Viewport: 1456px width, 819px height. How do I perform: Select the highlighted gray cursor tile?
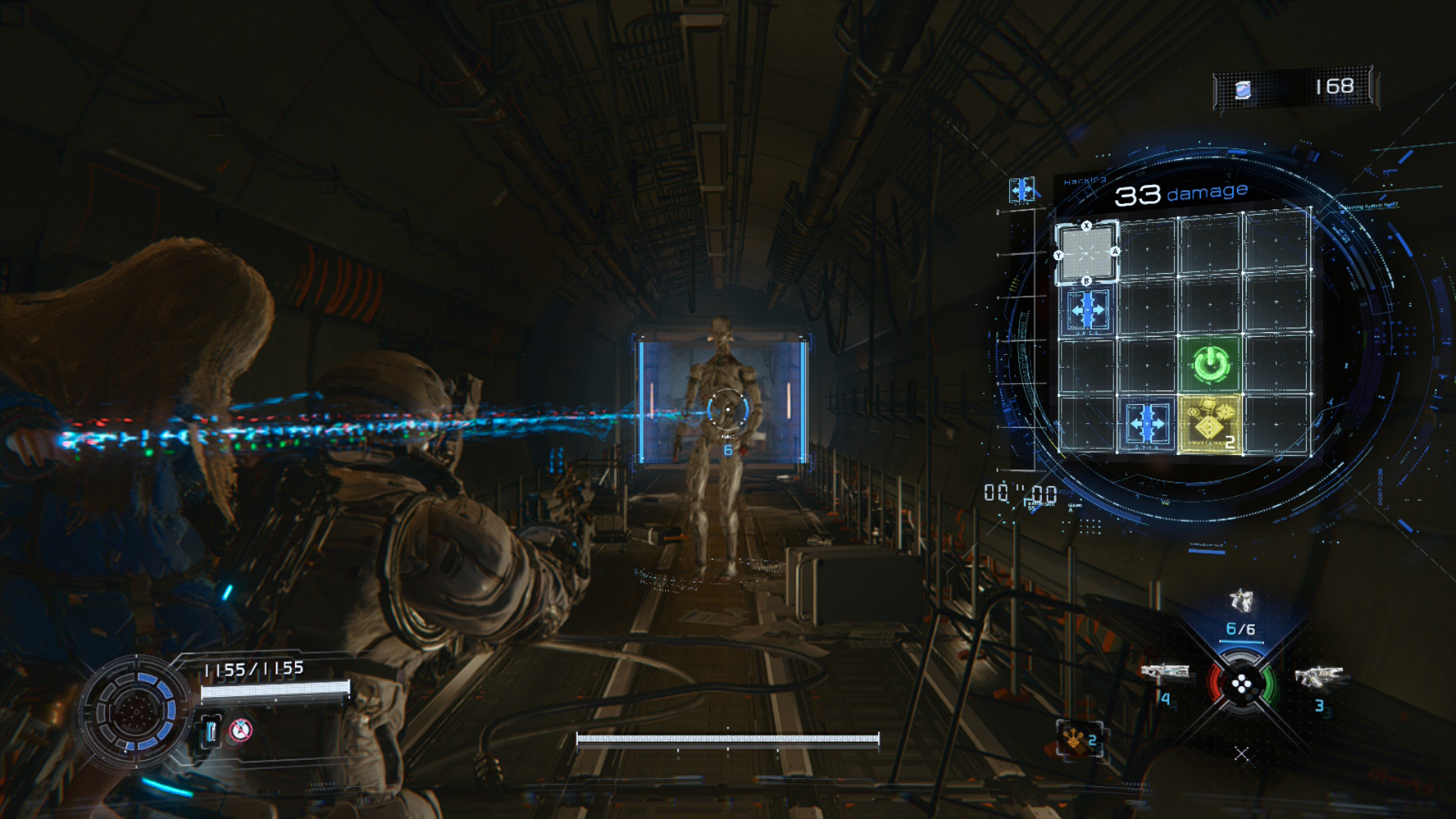(x=1087, y=253)
